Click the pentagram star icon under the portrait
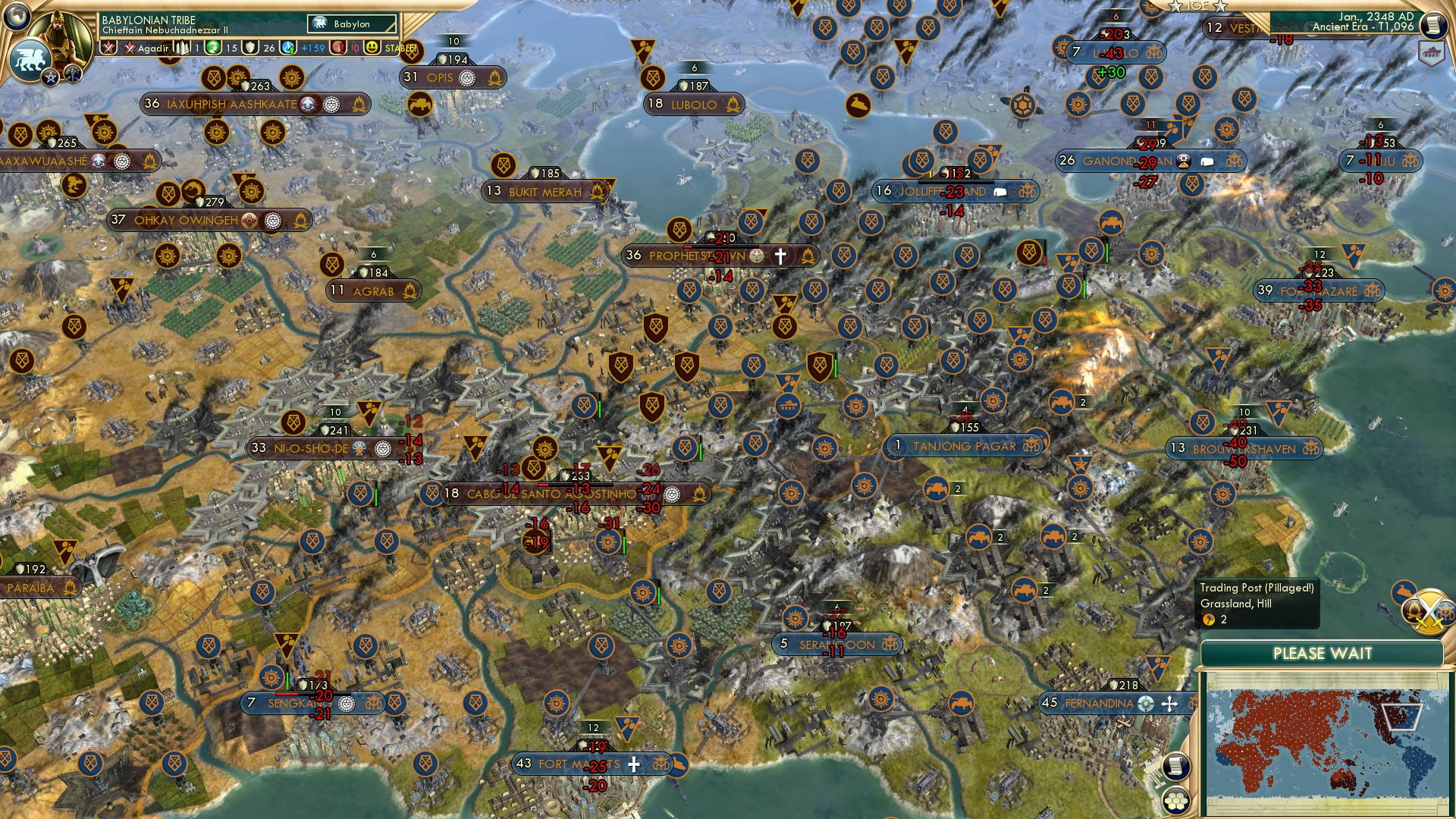 [50, 77]
